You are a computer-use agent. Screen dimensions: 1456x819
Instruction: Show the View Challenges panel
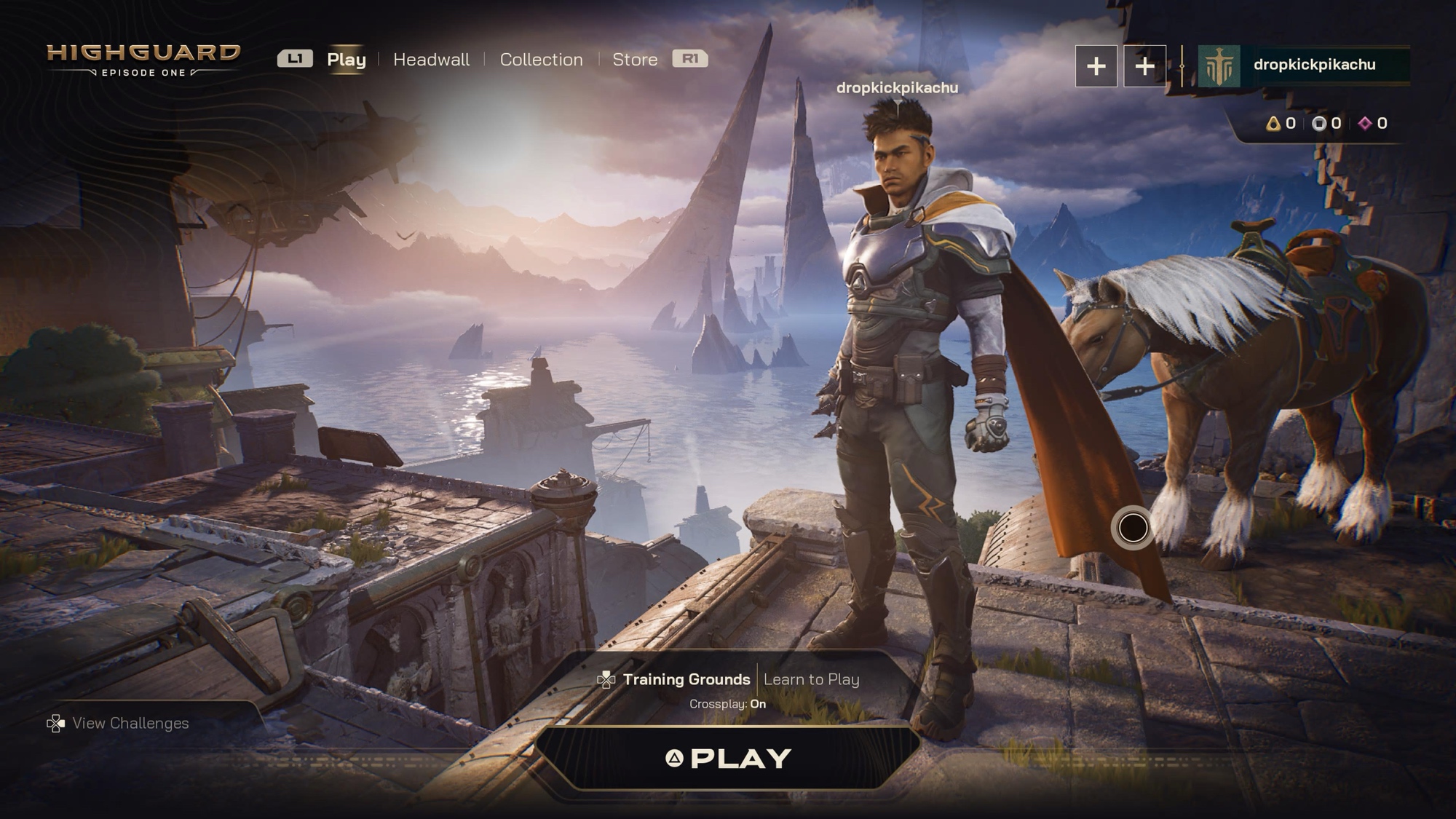tap(130, 723)
